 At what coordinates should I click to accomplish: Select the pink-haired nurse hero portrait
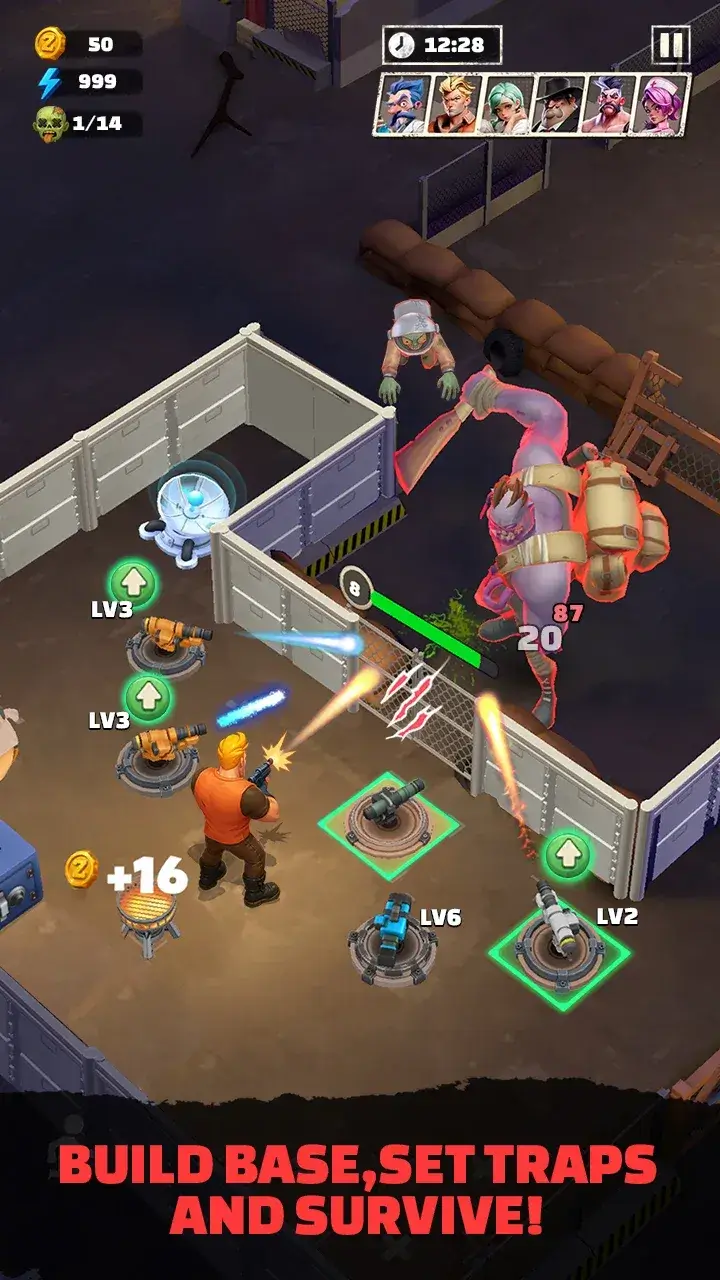coord(662,104)
